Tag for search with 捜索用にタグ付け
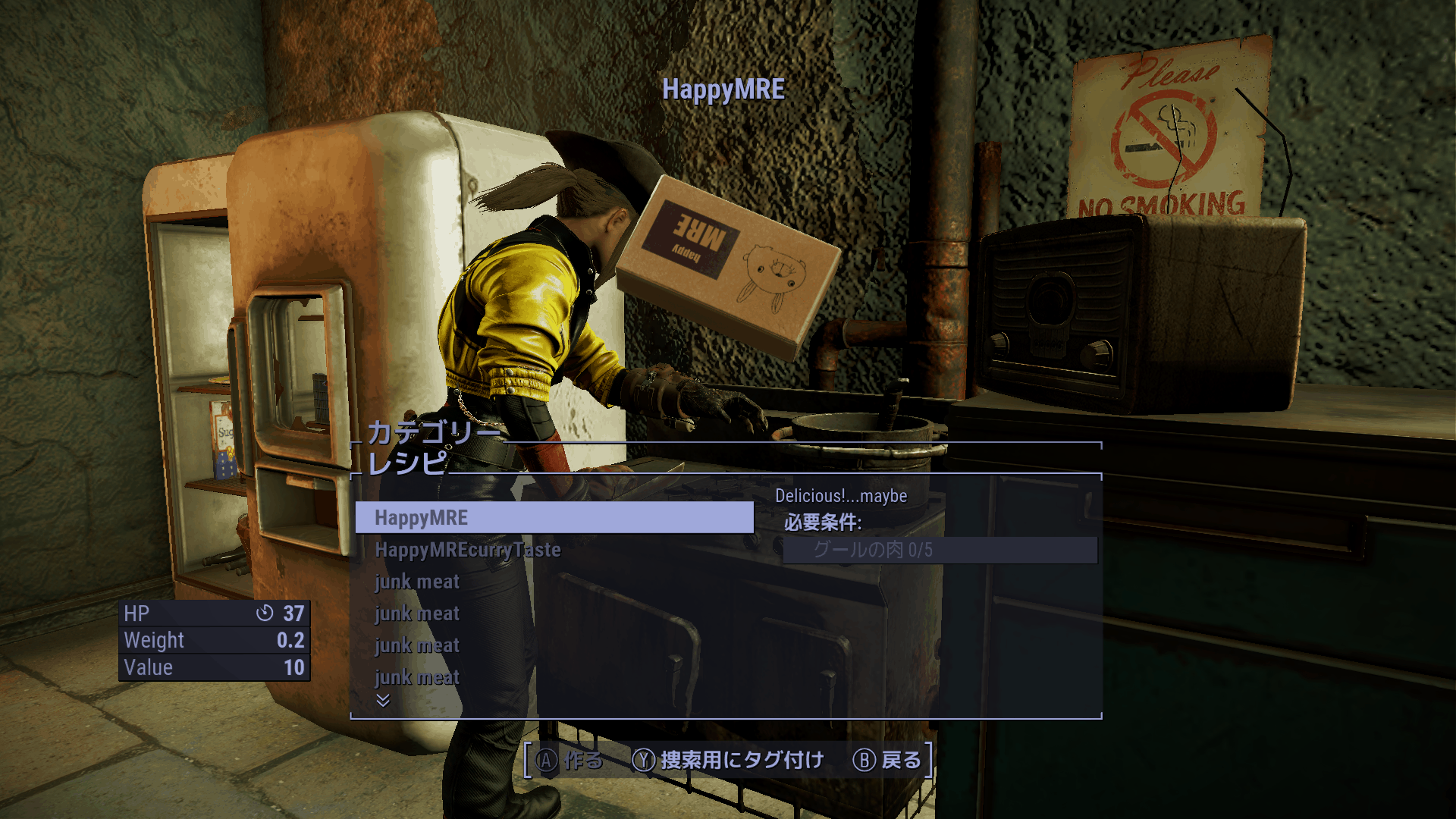Image resolution: width=1456 pixels, height=819 pixels. (729, 760)
